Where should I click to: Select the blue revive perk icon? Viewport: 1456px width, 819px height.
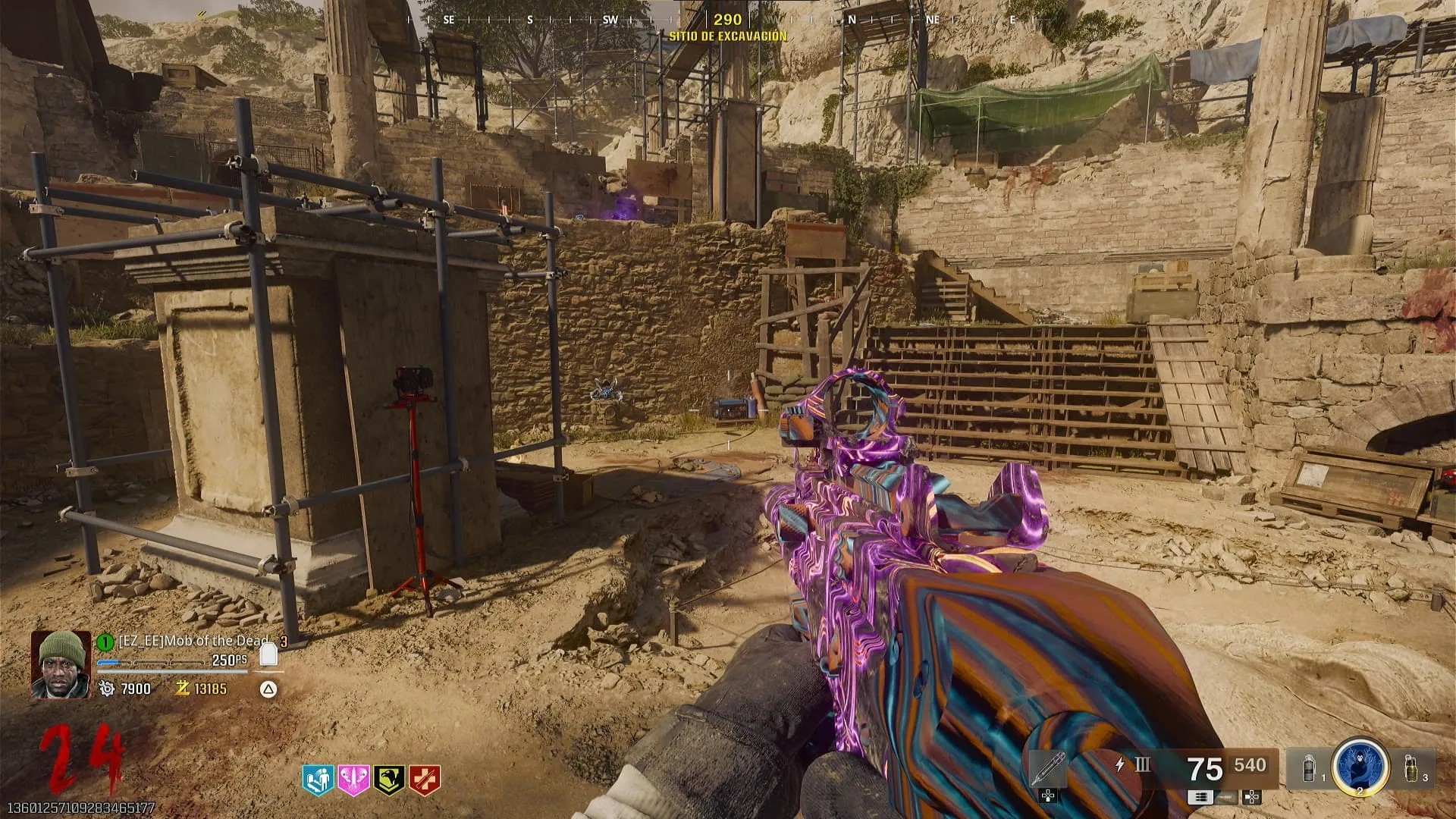point(318,780)
